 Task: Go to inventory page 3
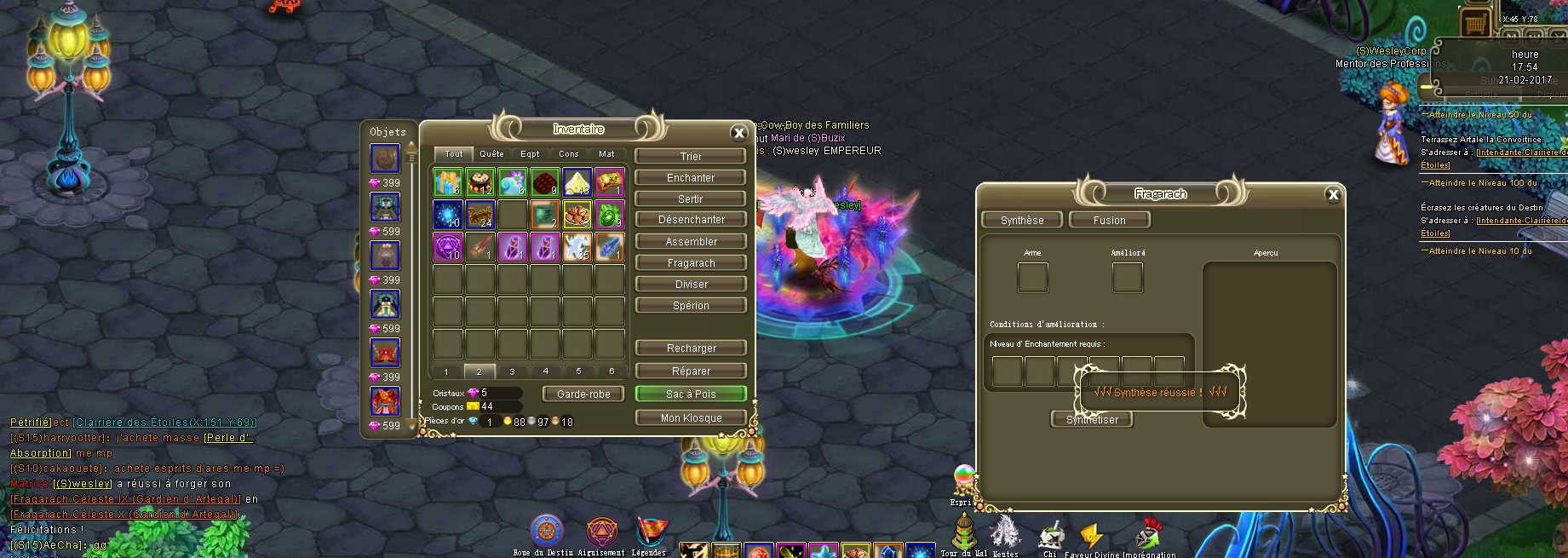[x=512, y=371]
